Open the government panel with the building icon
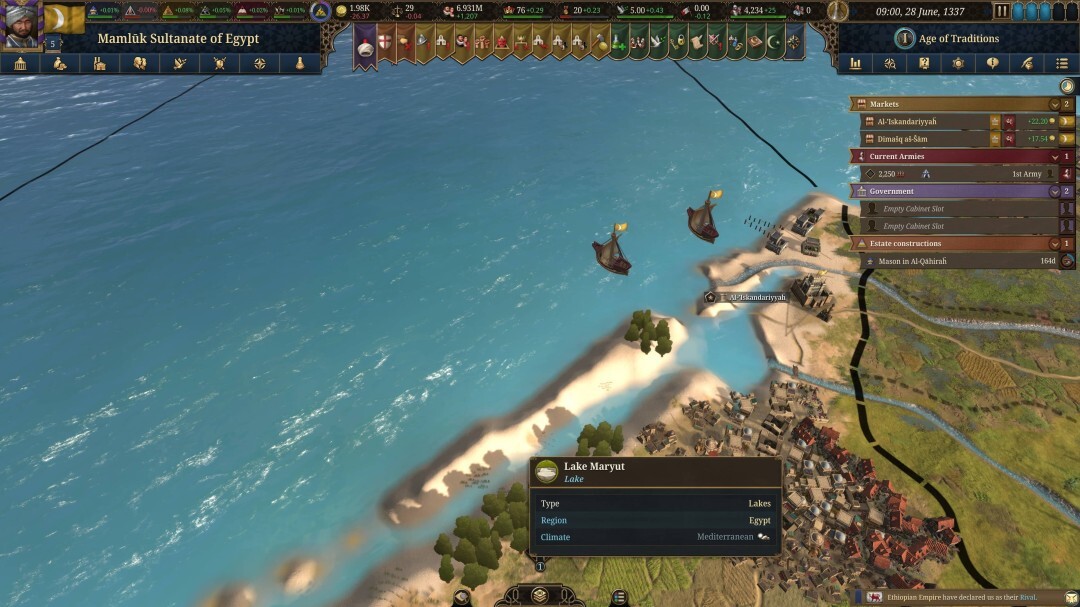The height and width of the screenshot is (607, 1080). pyautogui.click(x=19, y=63)
